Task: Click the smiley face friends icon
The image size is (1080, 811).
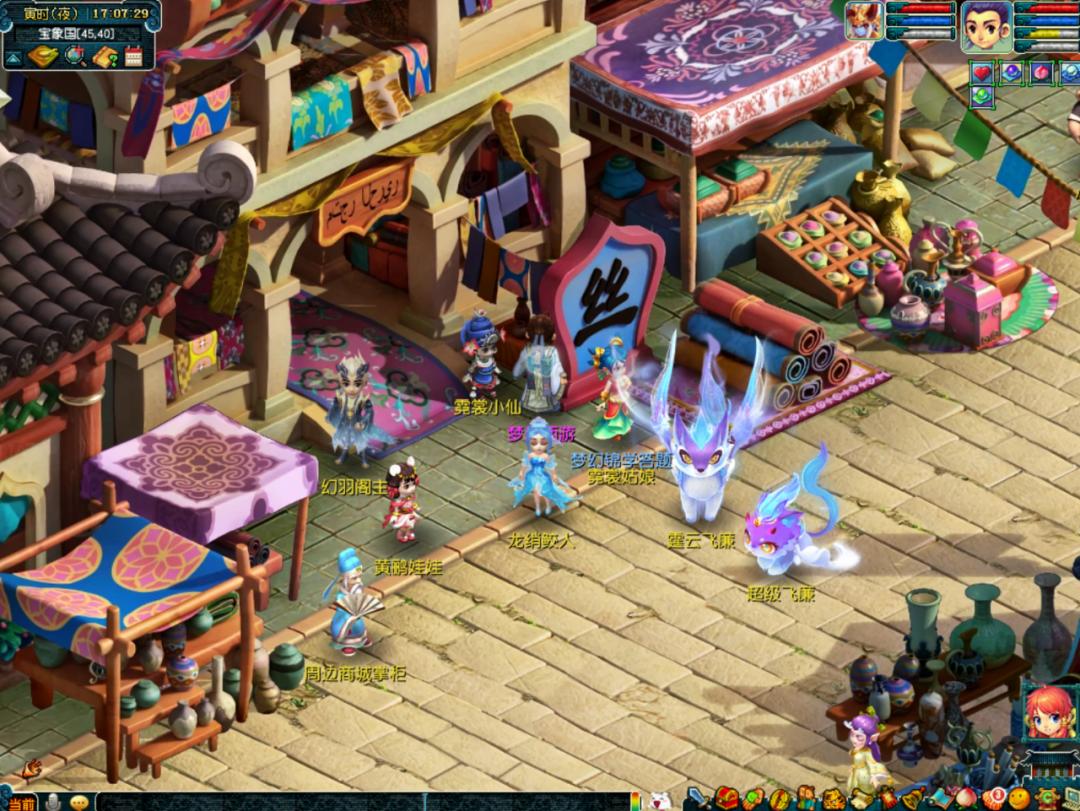Action: pyautogui.click(x=1018, y=798)
